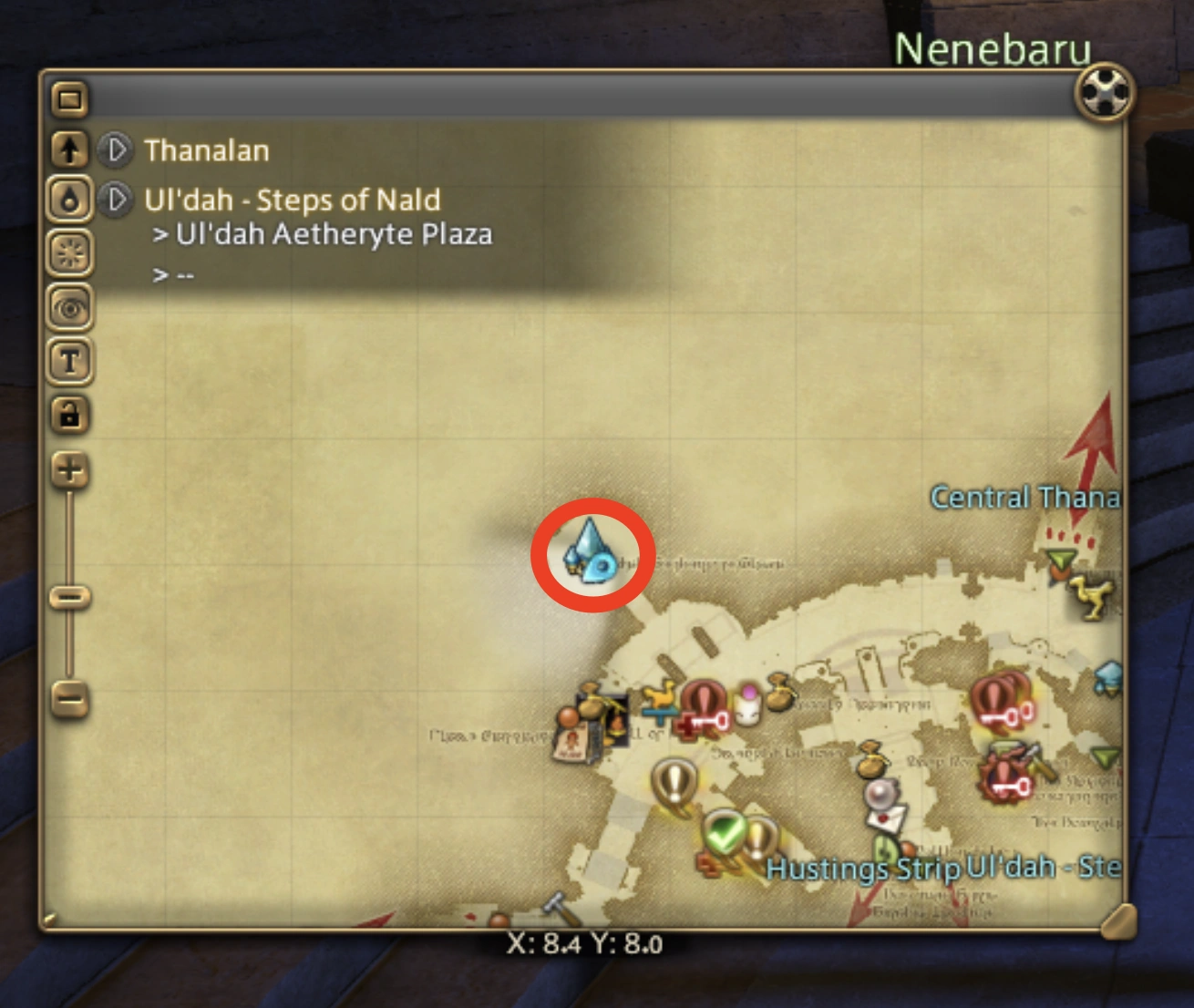Click the window icon button in top-left corner
The height and width of the screenshot is (1008, 1194).
(70, 98)
